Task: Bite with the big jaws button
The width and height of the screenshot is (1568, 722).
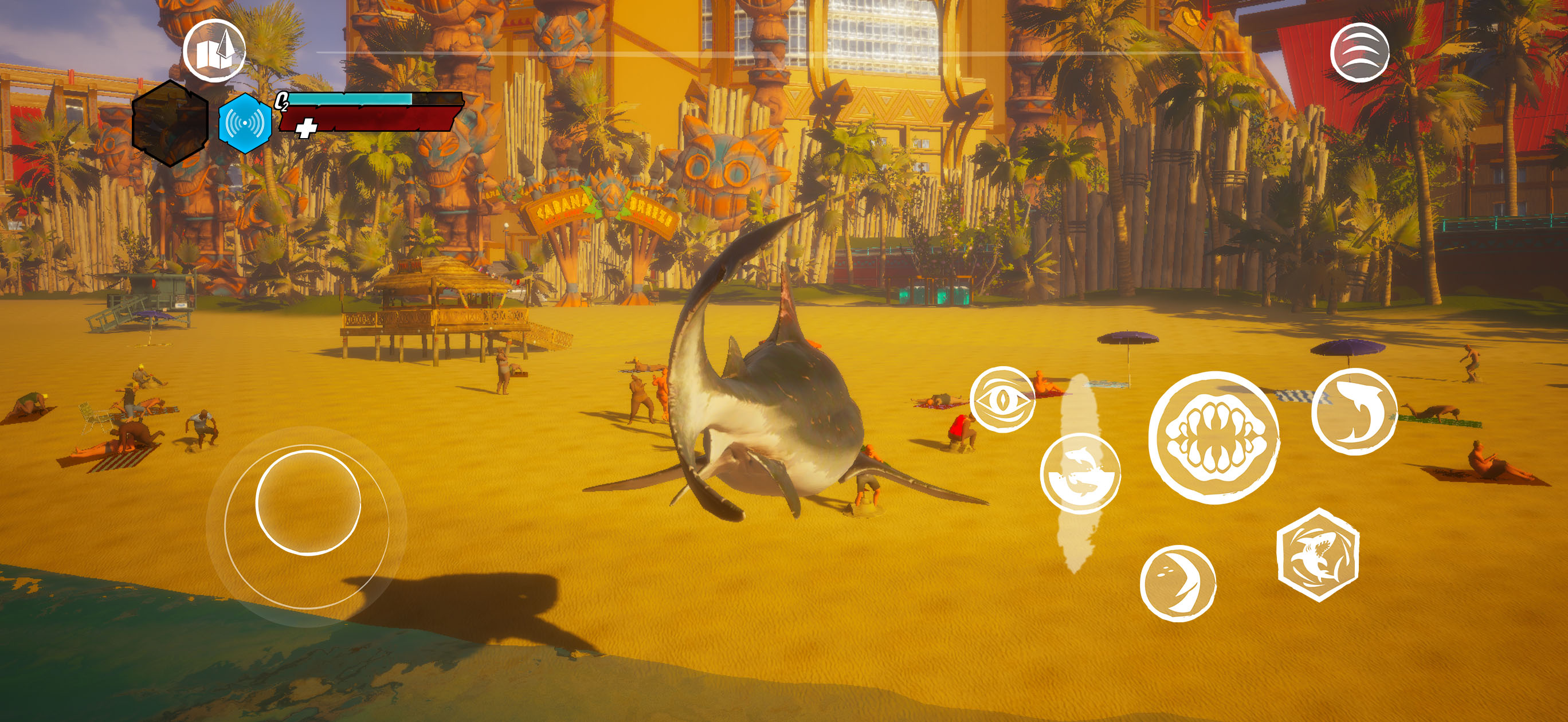Action: (x=1214, y=437)
